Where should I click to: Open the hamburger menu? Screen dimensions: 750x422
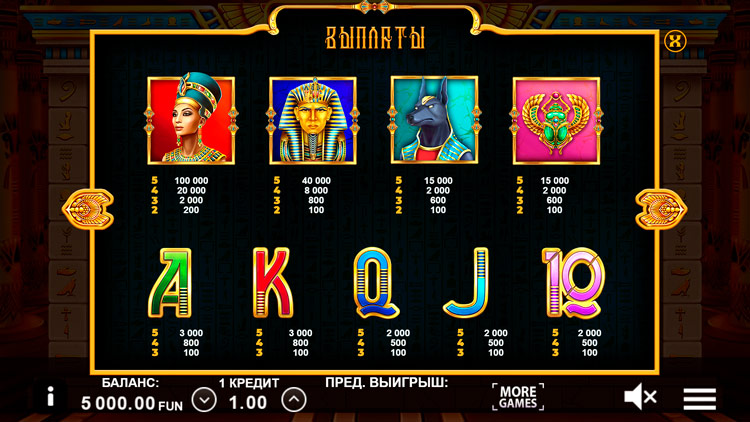(700, 398)
